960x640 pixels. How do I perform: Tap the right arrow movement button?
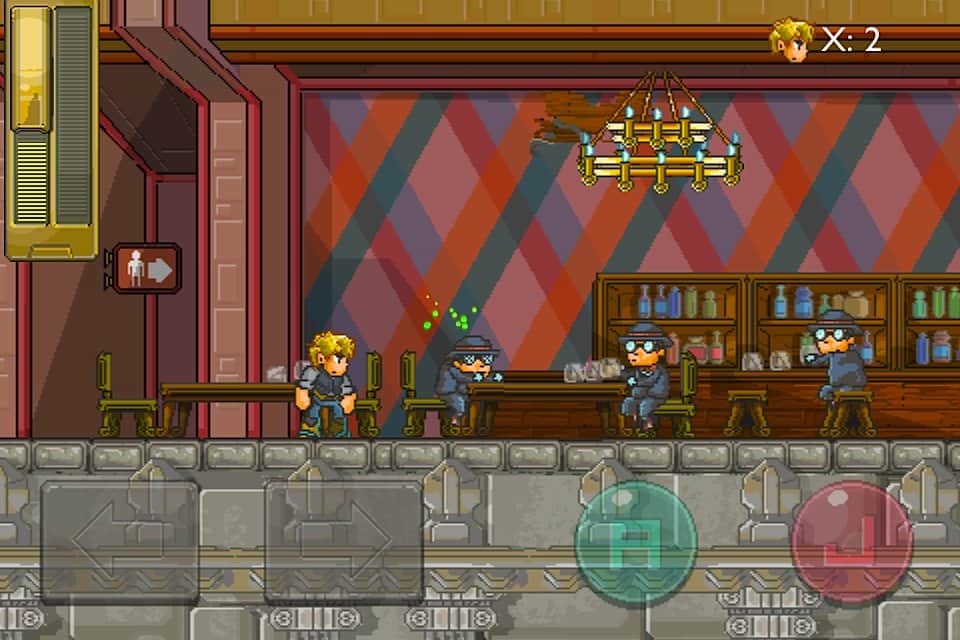point(343,541)
